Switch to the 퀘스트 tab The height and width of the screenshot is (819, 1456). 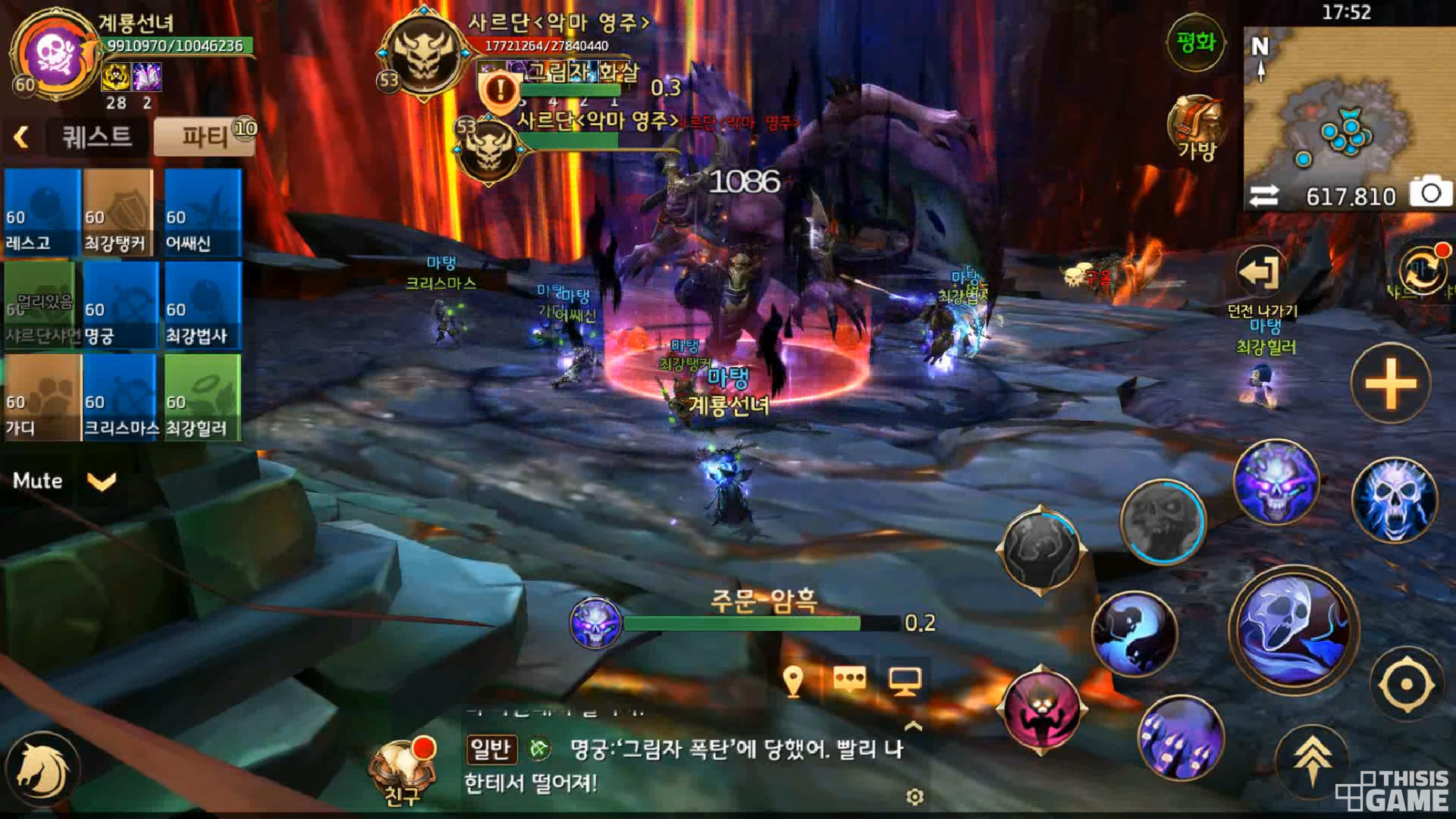pos(96,137)
